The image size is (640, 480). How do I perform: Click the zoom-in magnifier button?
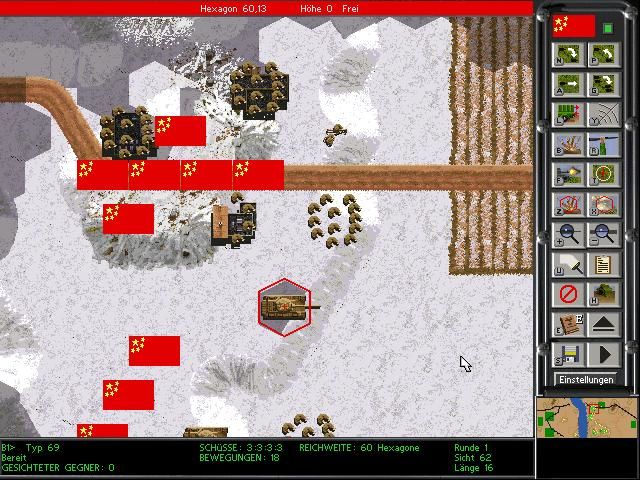pos(568,236)
